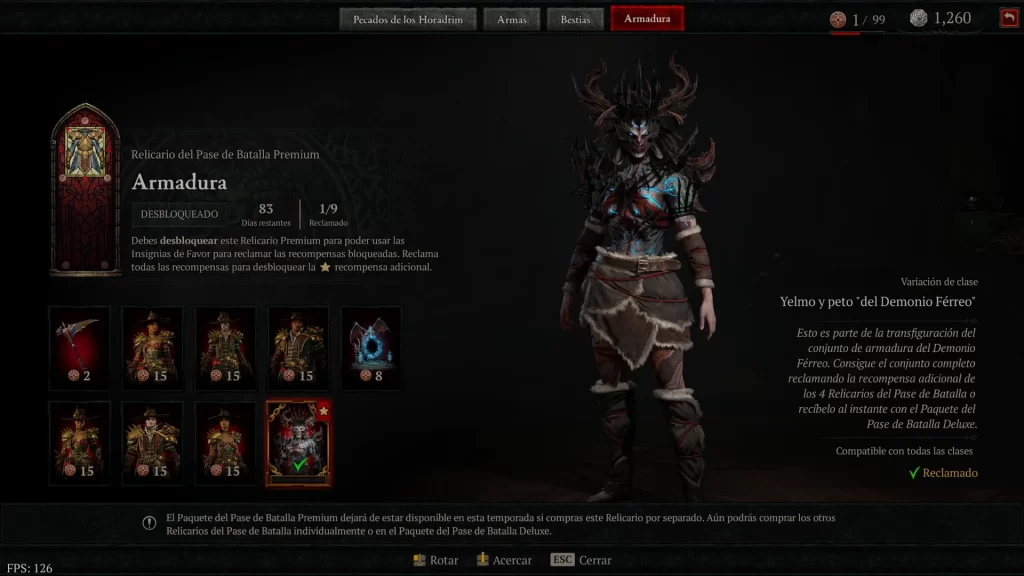Select the Bestias tab

pos(574,19)
